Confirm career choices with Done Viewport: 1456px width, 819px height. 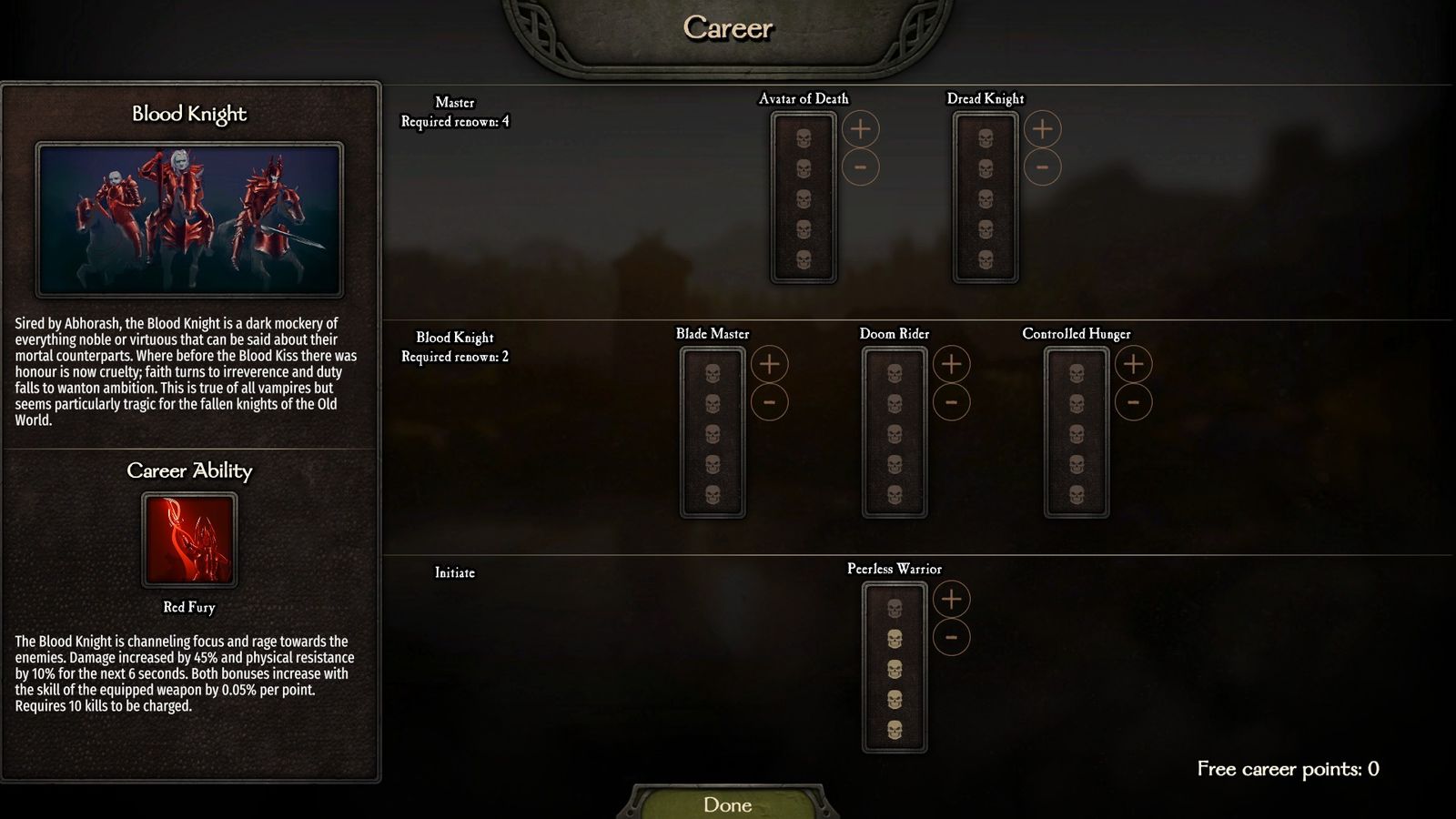tap(728, 804)
